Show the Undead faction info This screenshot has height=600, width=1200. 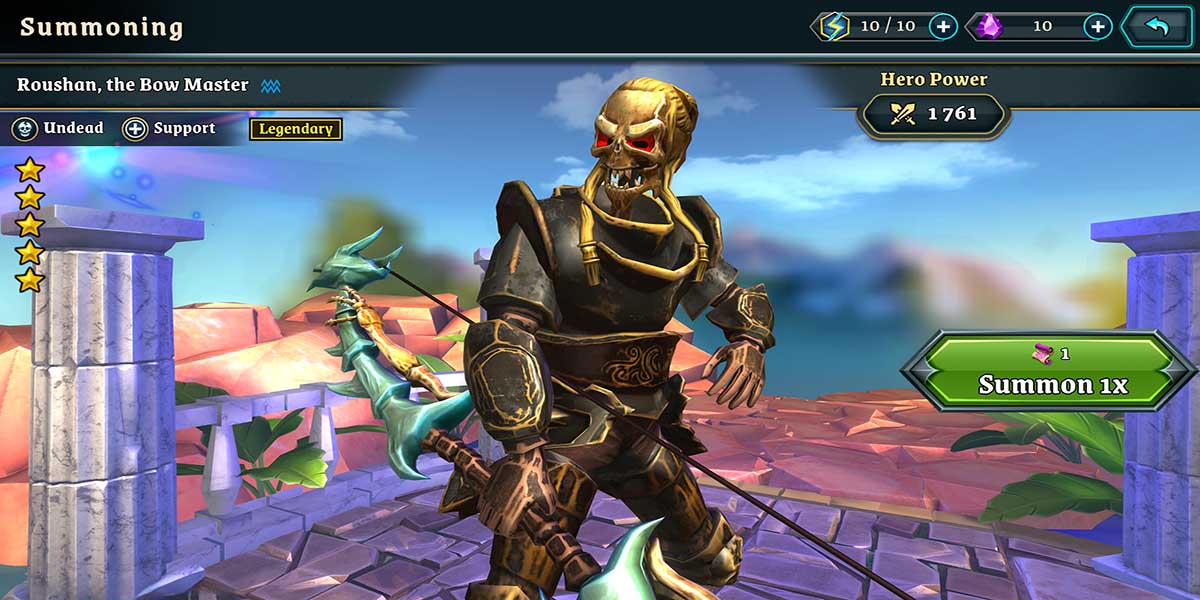(x=58, y=129)
